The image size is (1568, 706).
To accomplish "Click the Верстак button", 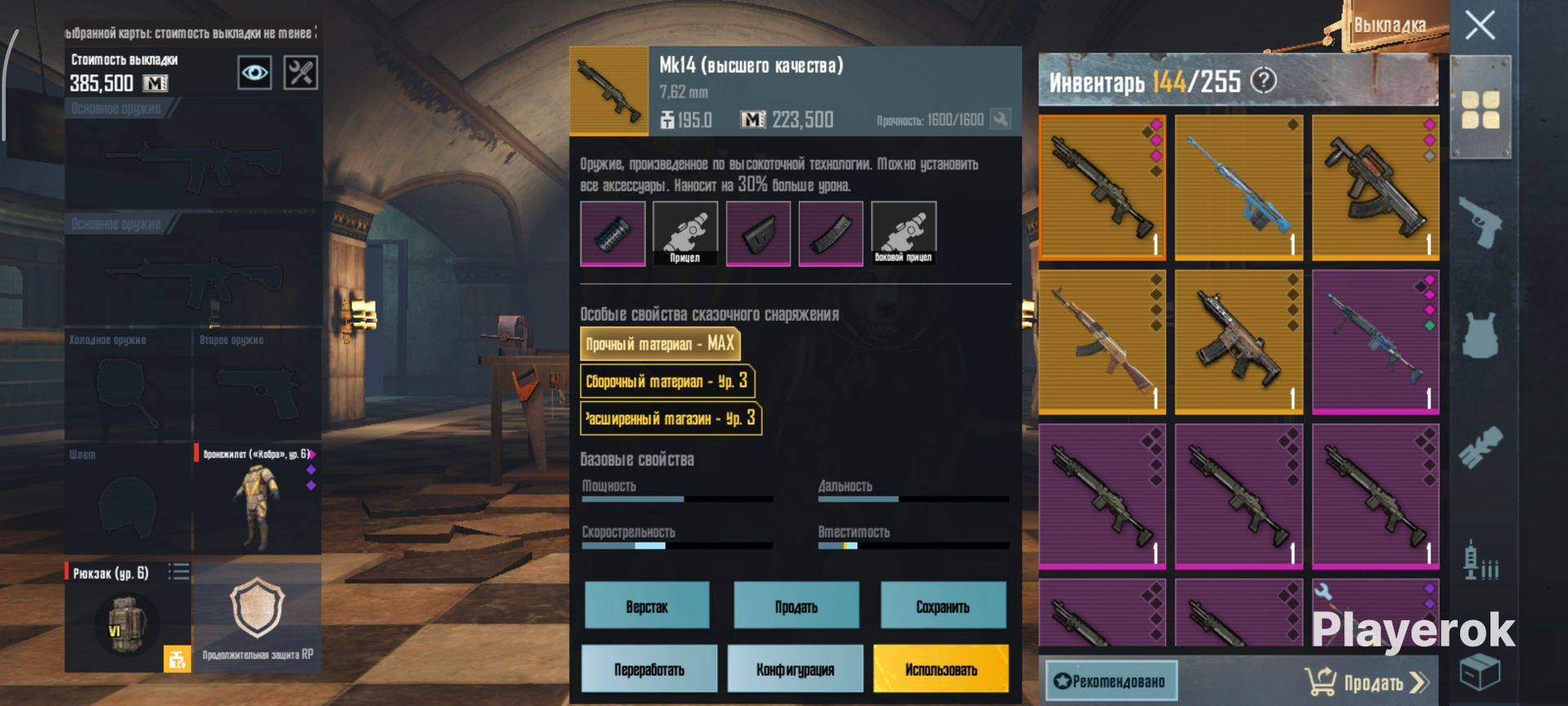I will [647, 606].
